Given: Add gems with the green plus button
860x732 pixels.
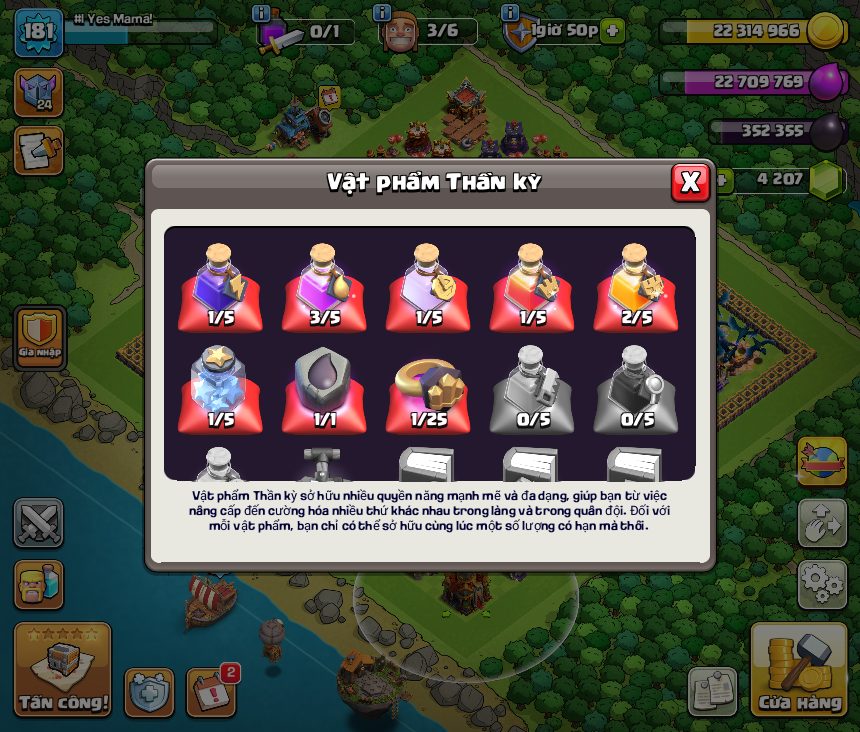Looking at the screenshot, I should pos(719,180).
